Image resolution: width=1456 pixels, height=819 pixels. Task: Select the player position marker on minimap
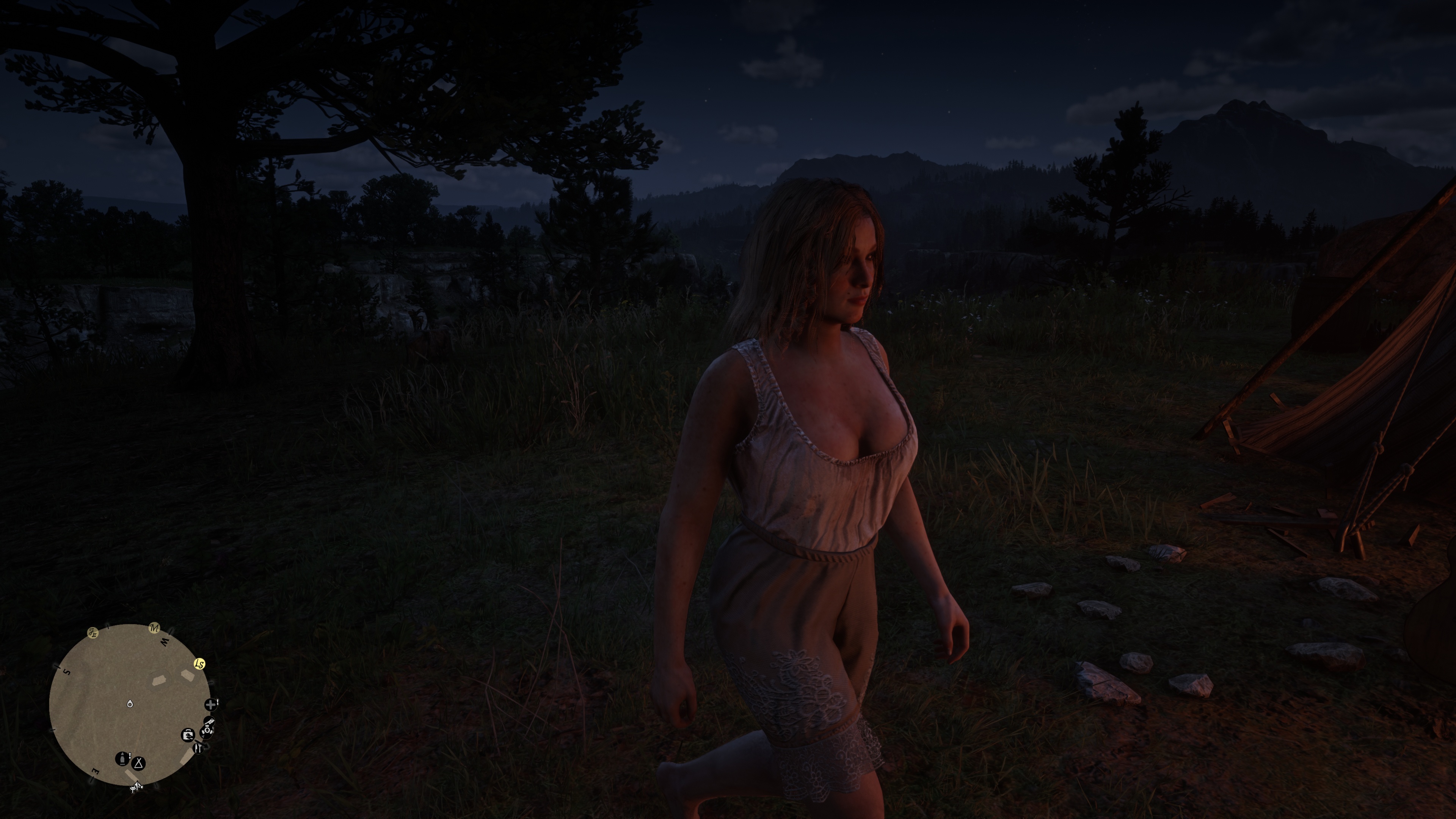tap(130, 704)
